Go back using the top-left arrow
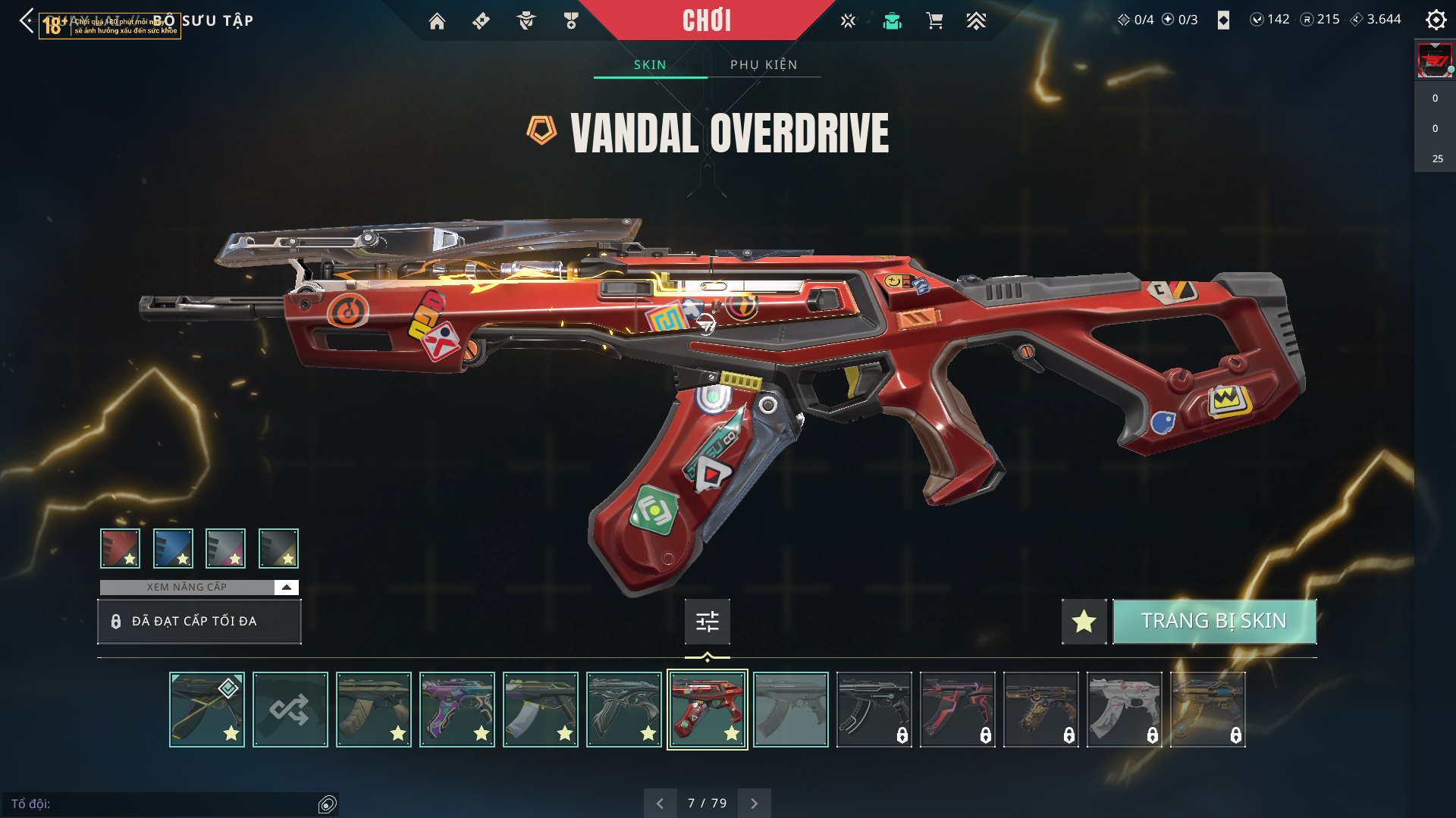1456x818 pixels. [x=27, y=20]
